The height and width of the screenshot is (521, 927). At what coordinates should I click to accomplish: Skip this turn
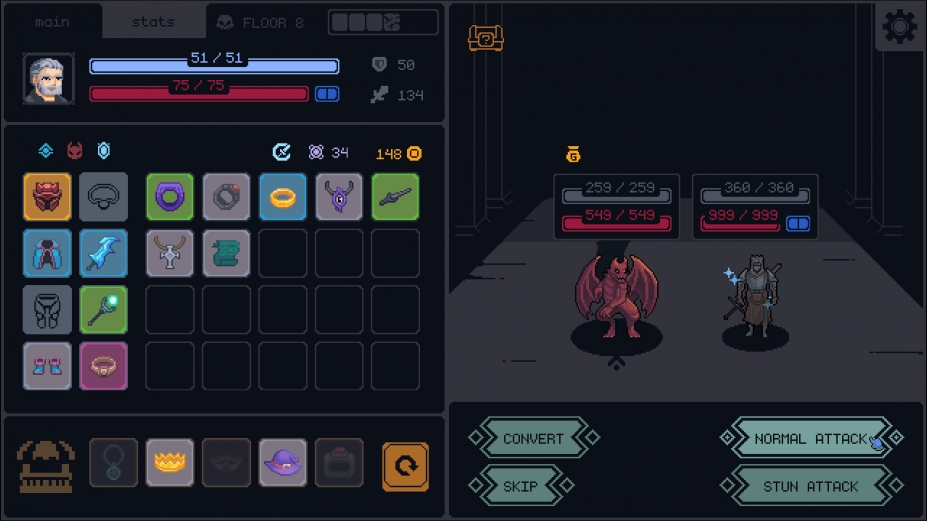point(521,486)
